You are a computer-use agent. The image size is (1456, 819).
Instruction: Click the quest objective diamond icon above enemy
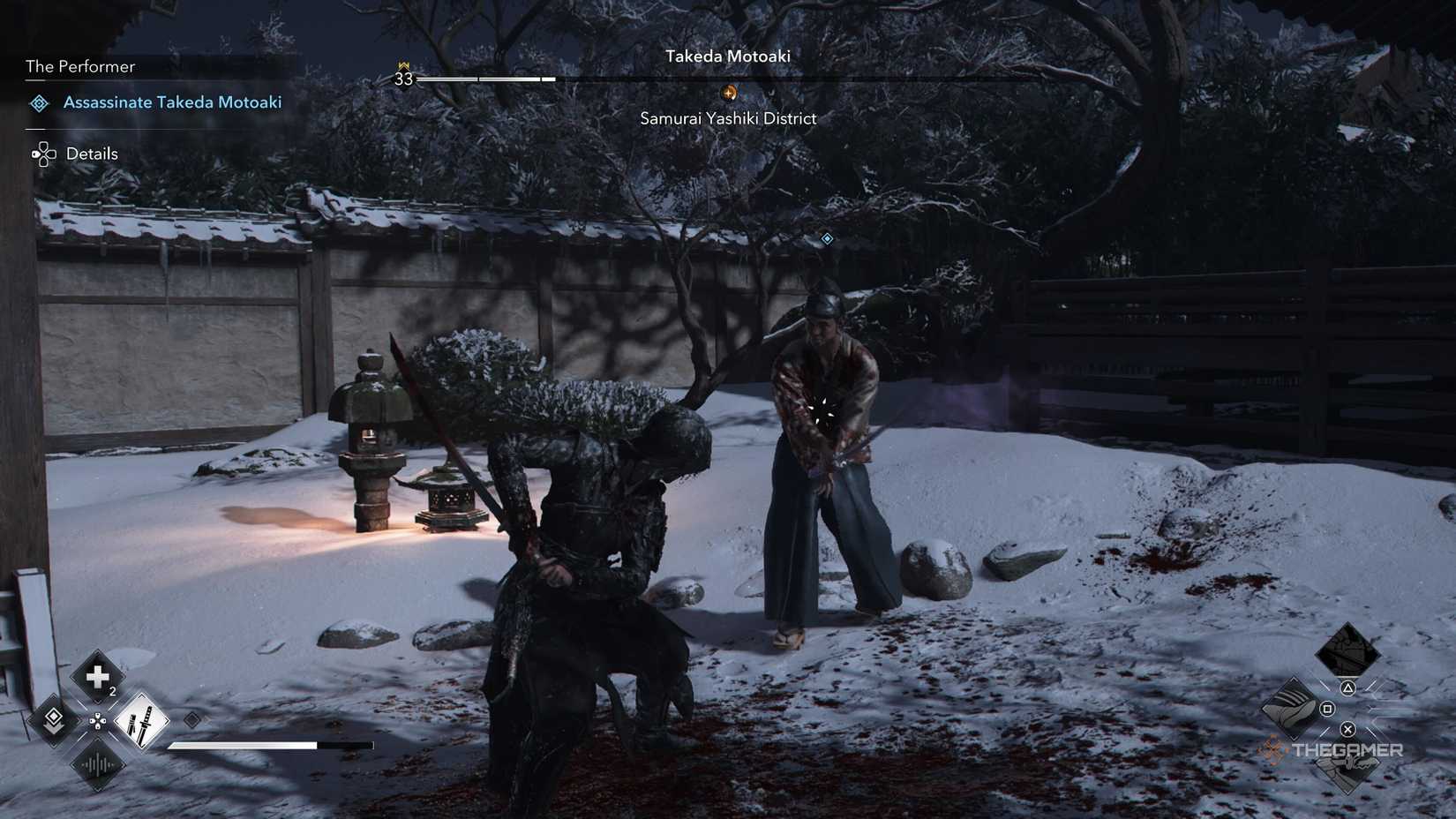point(826,237)
